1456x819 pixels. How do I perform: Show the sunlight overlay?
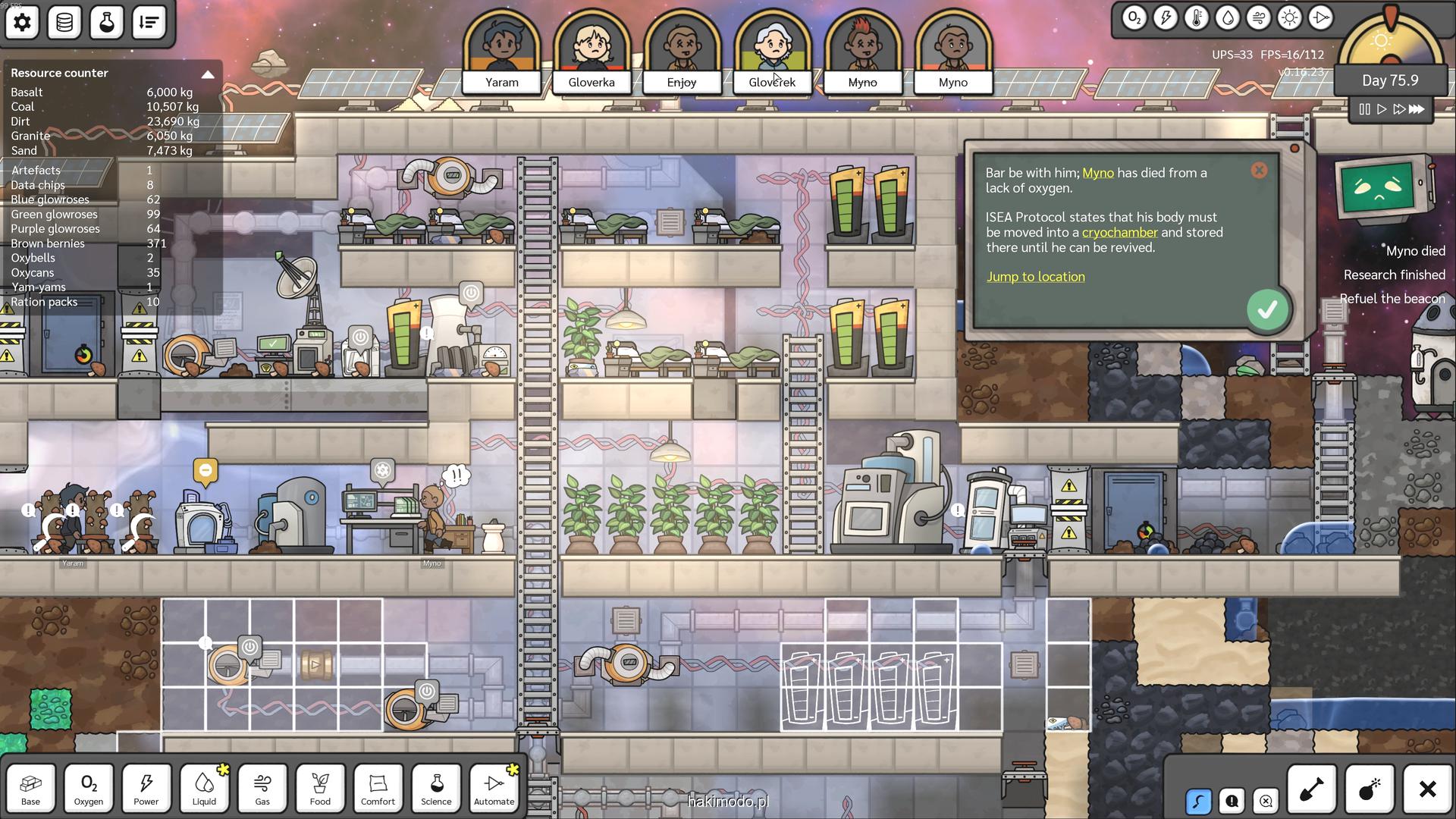[x=1289, y=18]
